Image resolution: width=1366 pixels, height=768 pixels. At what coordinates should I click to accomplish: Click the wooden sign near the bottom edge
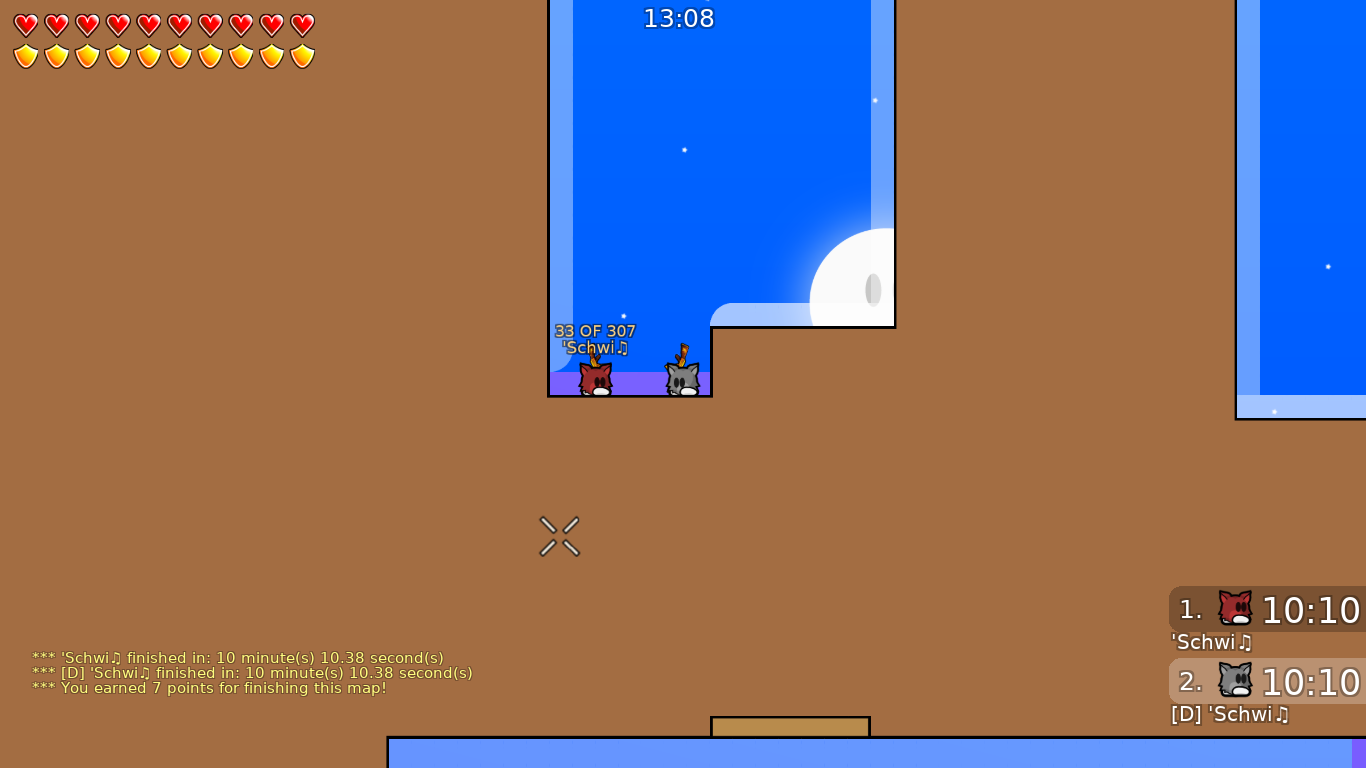(x=790, y=727)
